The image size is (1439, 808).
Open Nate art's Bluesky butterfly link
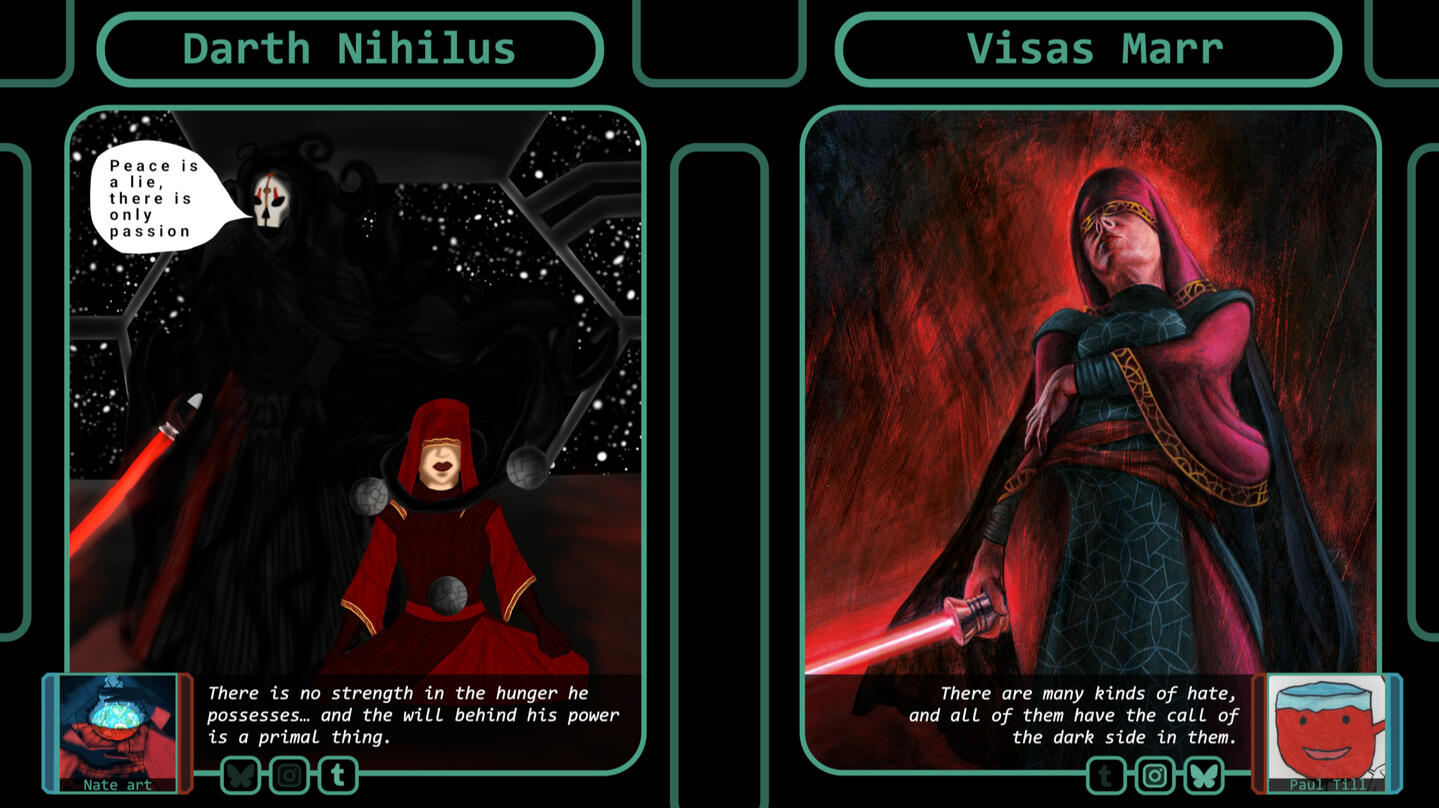pyautogui.click(x=241, y=775)
